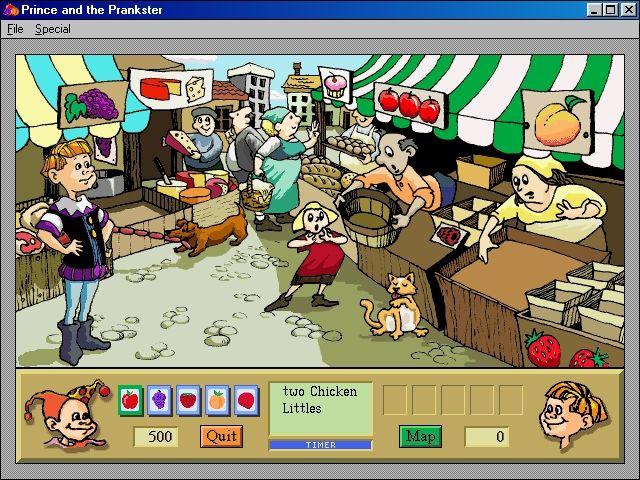The height and width of the screenshot is (480, 640).
Task: Choose the red raspberry icon
Action: coord(246,400)
